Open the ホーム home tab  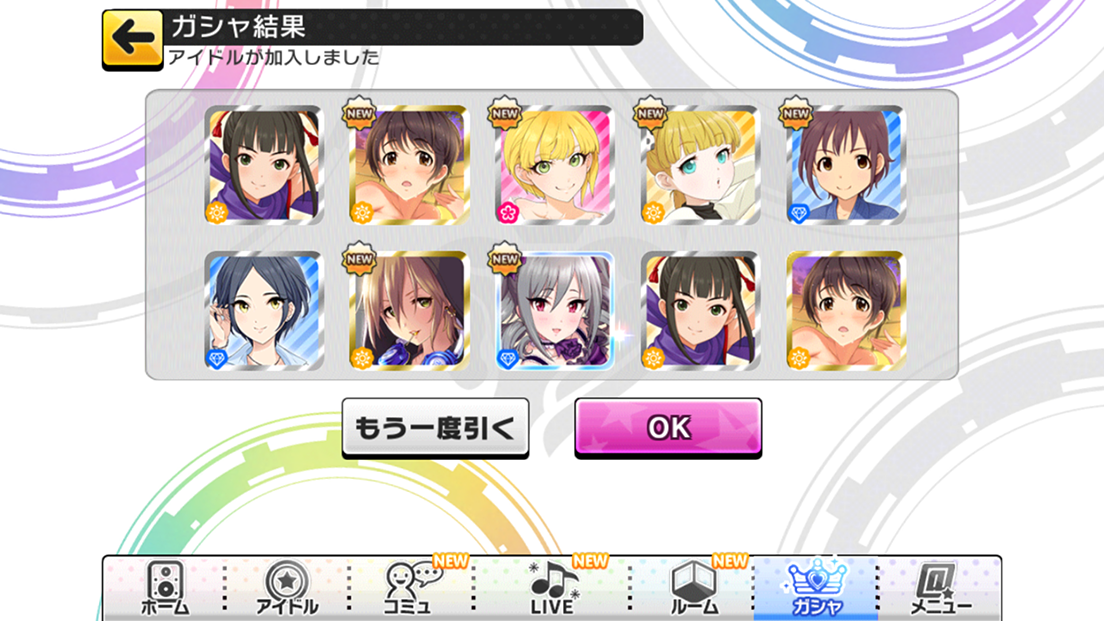tap(164, 587)
